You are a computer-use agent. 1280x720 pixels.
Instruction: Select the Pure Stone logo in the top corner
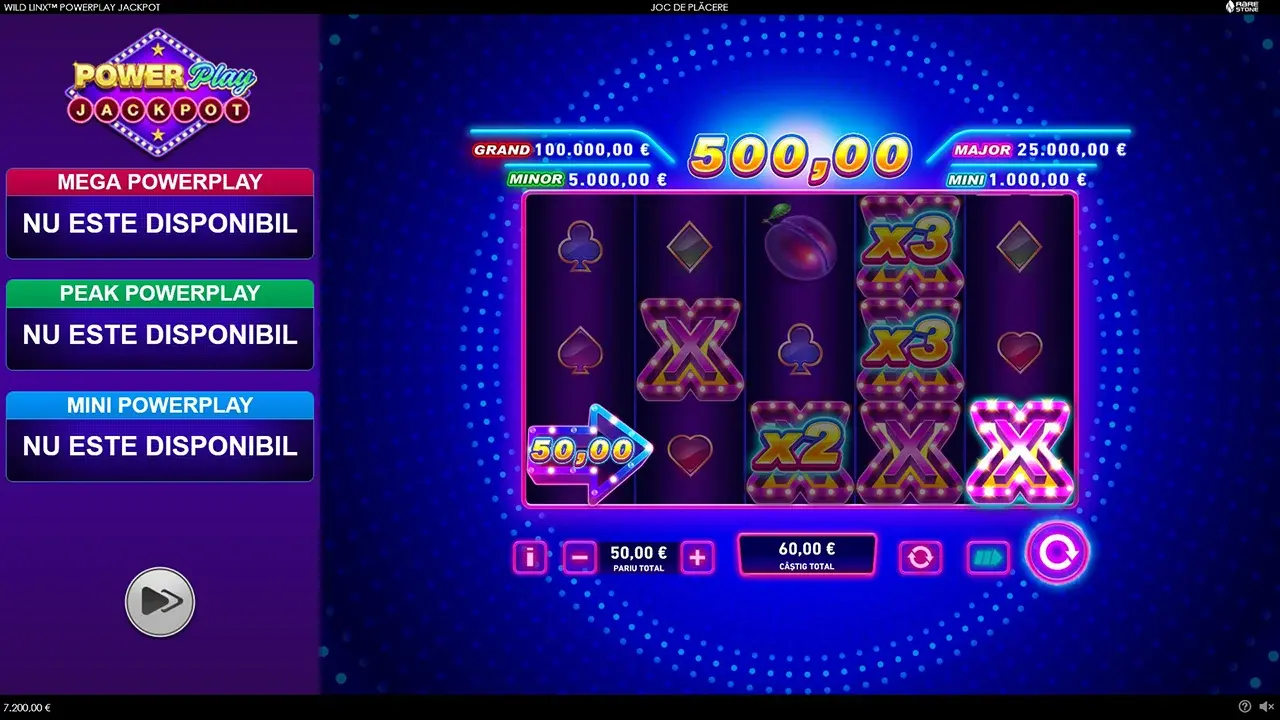pyautogui.click(x=1244, y=7)
